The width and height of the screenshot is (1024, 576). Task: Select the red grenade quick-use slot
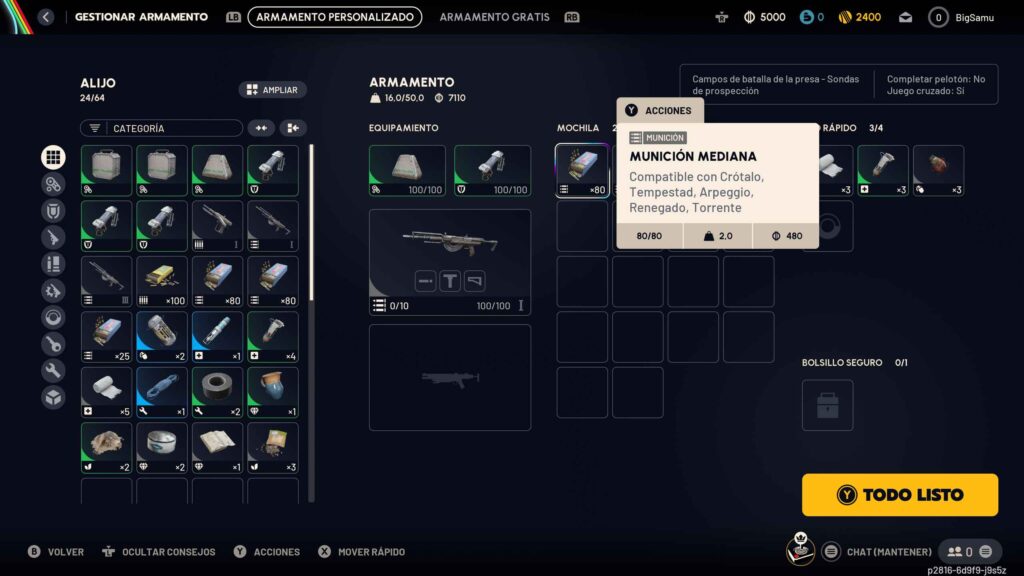point(938,171)
